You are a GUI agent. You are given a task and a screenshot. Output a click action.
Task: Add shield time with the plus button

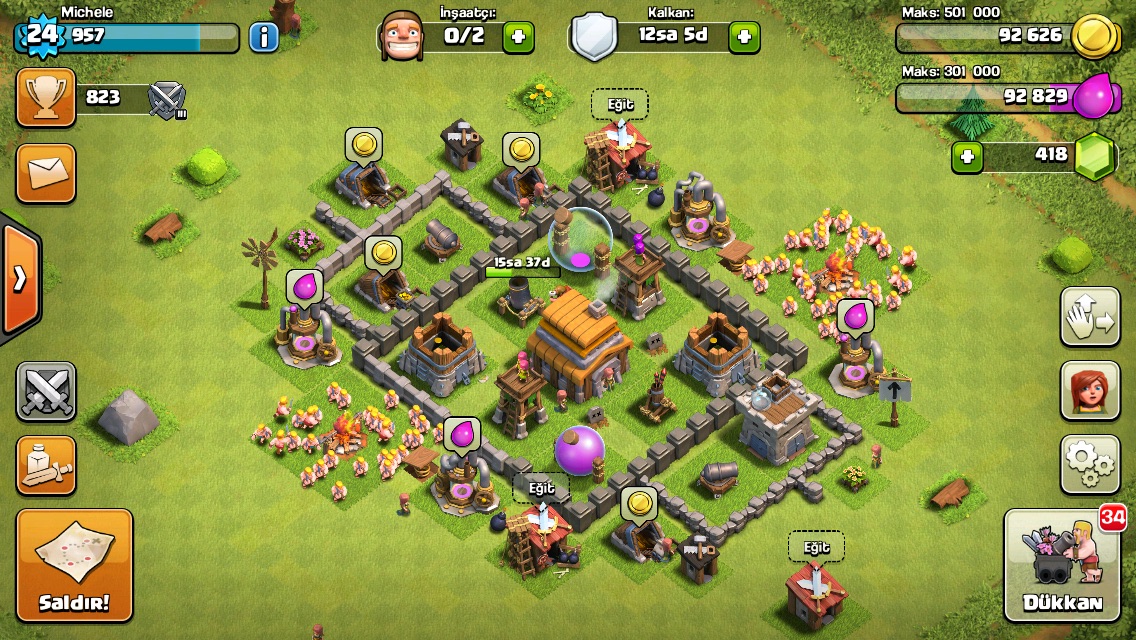tap(744, 38)
